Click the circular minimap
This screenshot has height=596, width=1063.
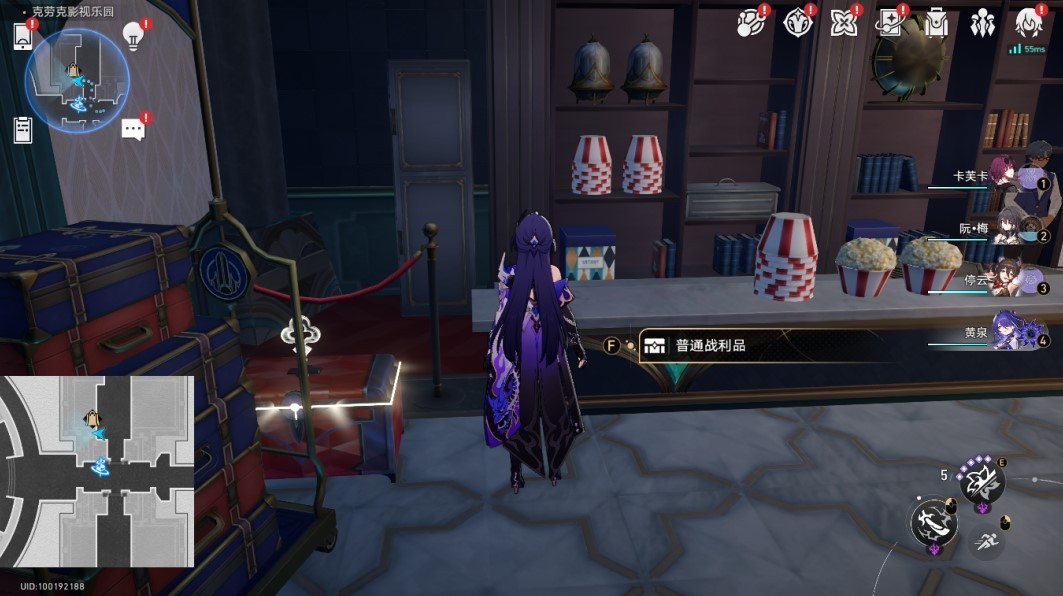(78, 80)
